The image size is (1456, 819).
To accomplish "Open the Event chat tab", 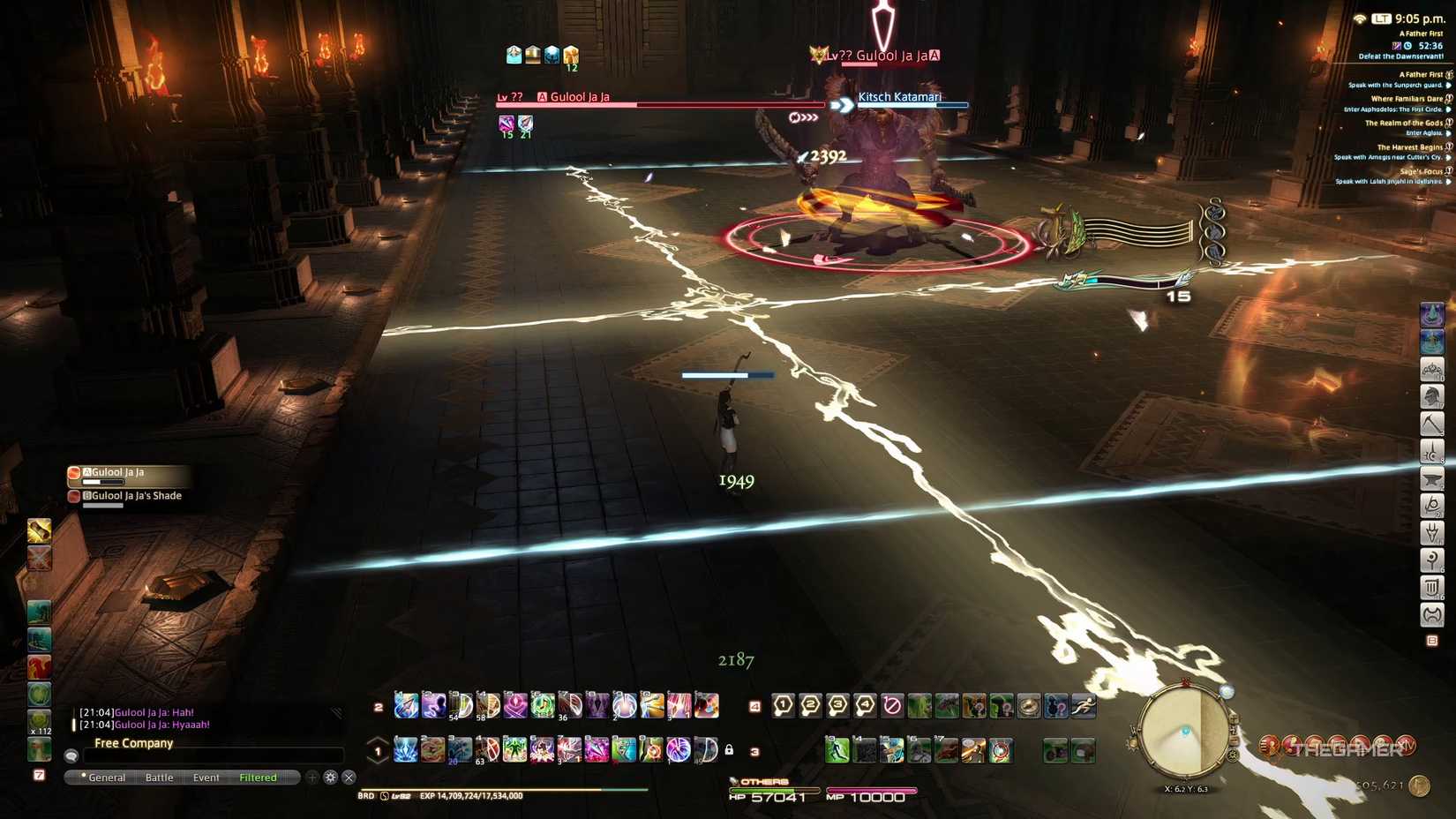I will (x=206, y=778).
